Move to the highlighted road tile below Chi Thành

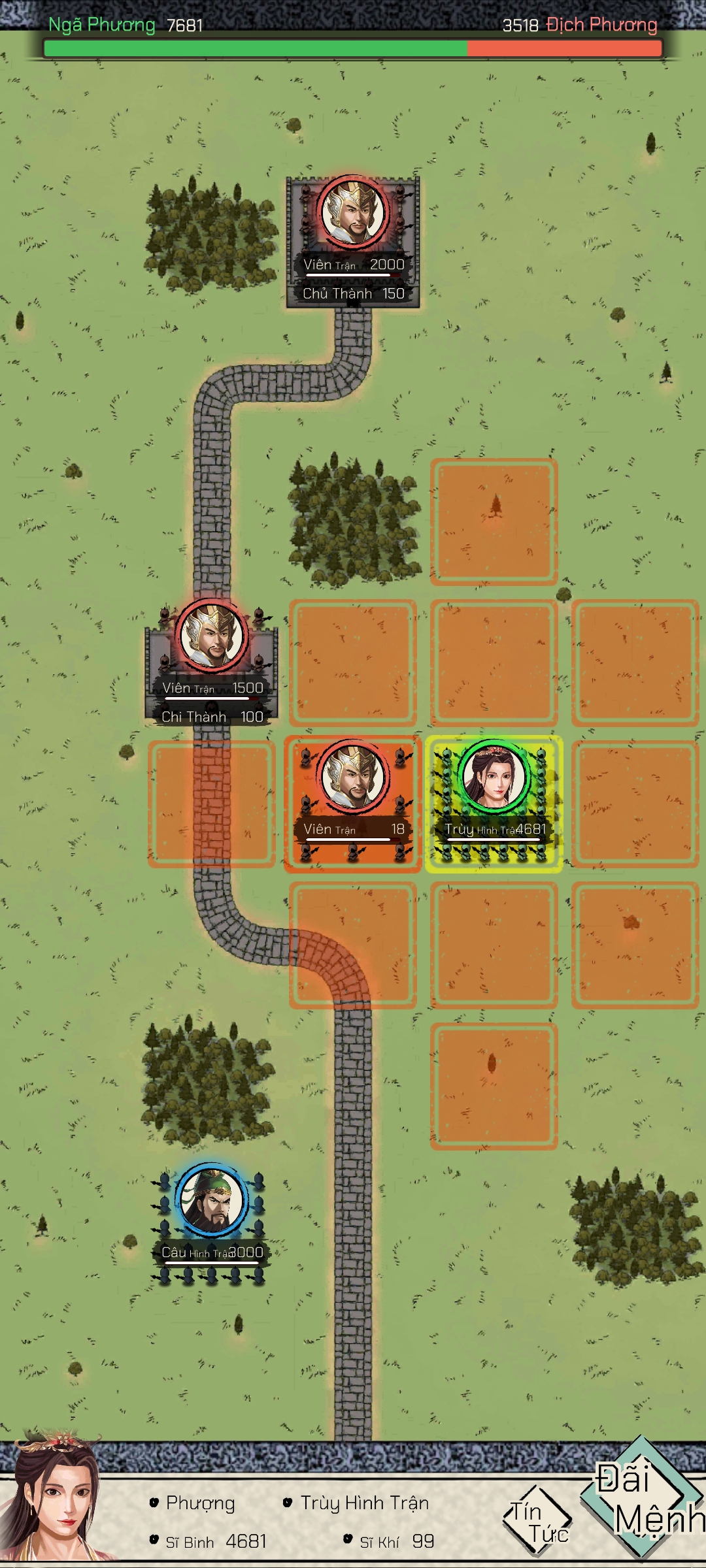point(211,804)
